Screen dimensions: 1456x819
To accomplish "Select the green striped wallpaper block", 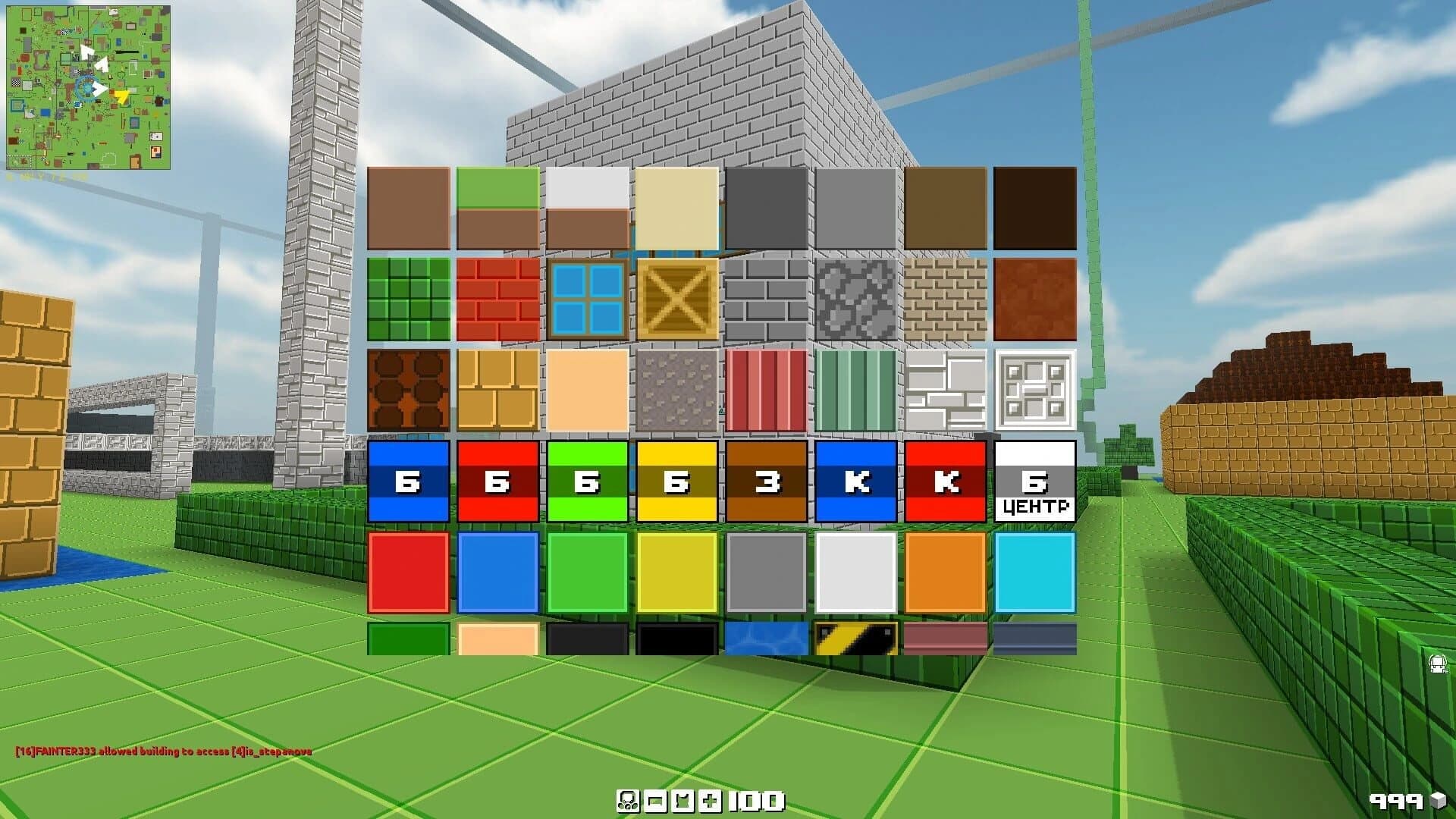I will [855, 391].
